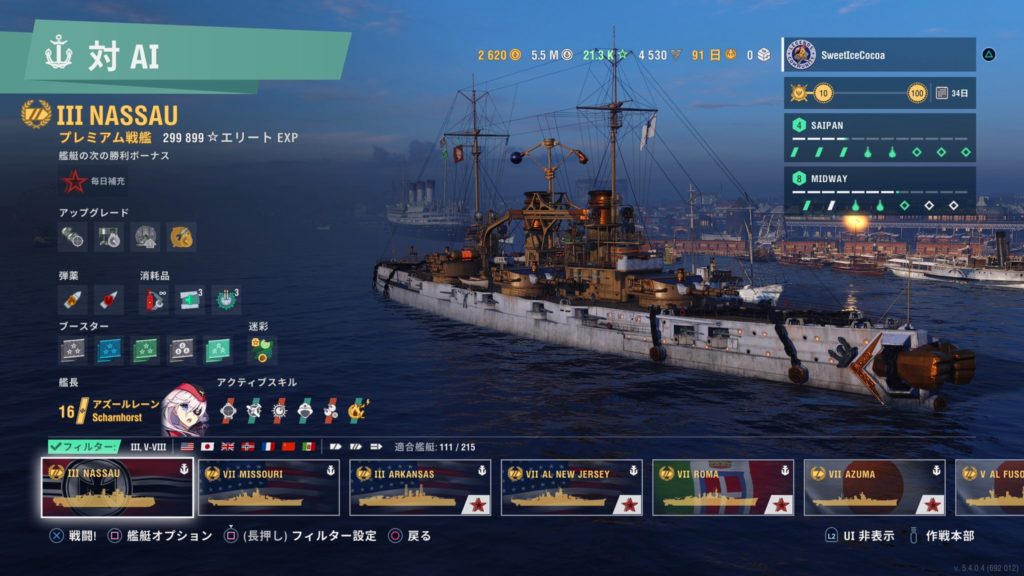Open the SweetIceCocoa player profile

[878, 55]
